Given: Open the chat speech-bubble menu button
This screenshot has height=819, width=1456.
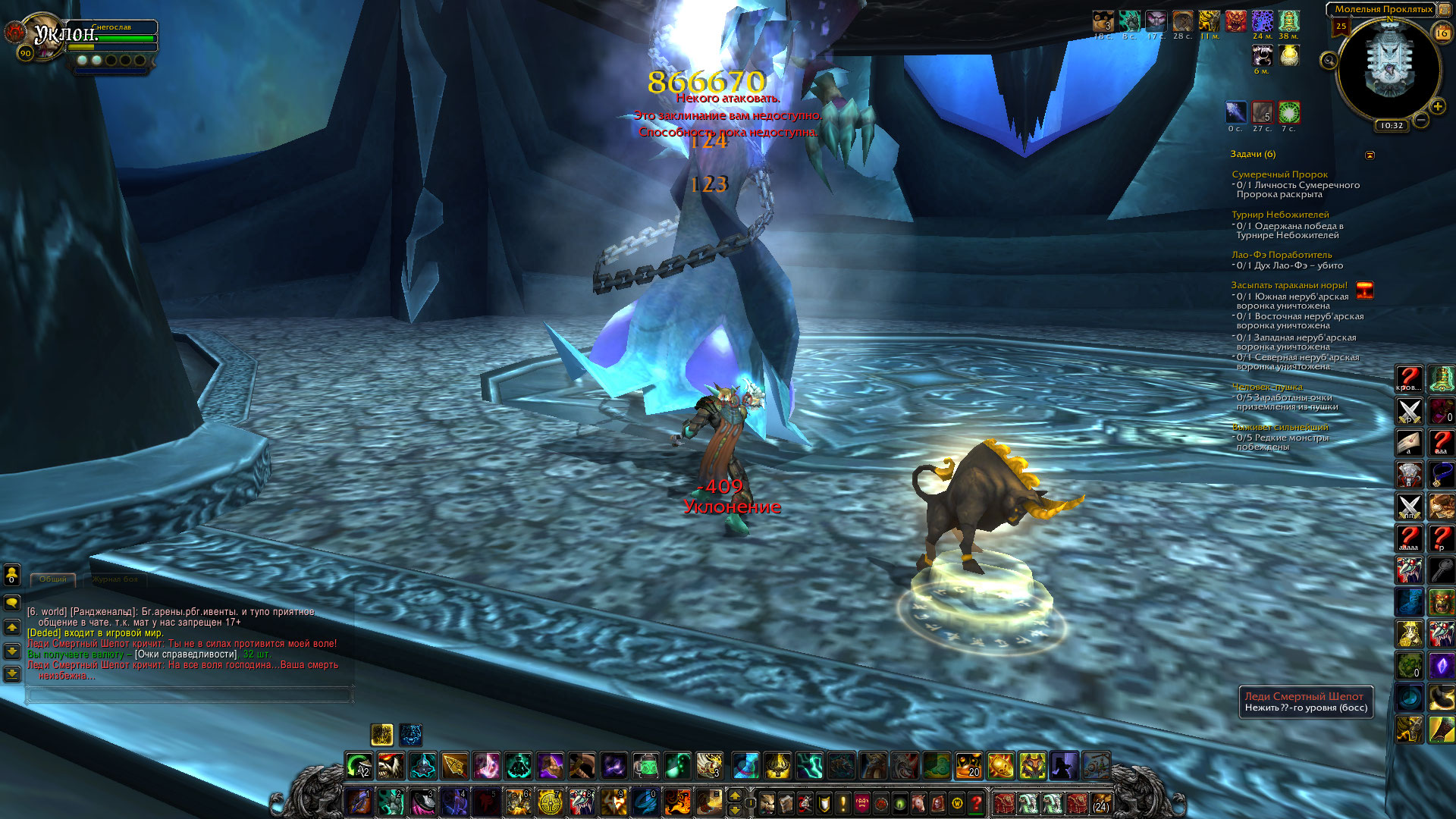Looking at the screenshot, I should [12, 603].
